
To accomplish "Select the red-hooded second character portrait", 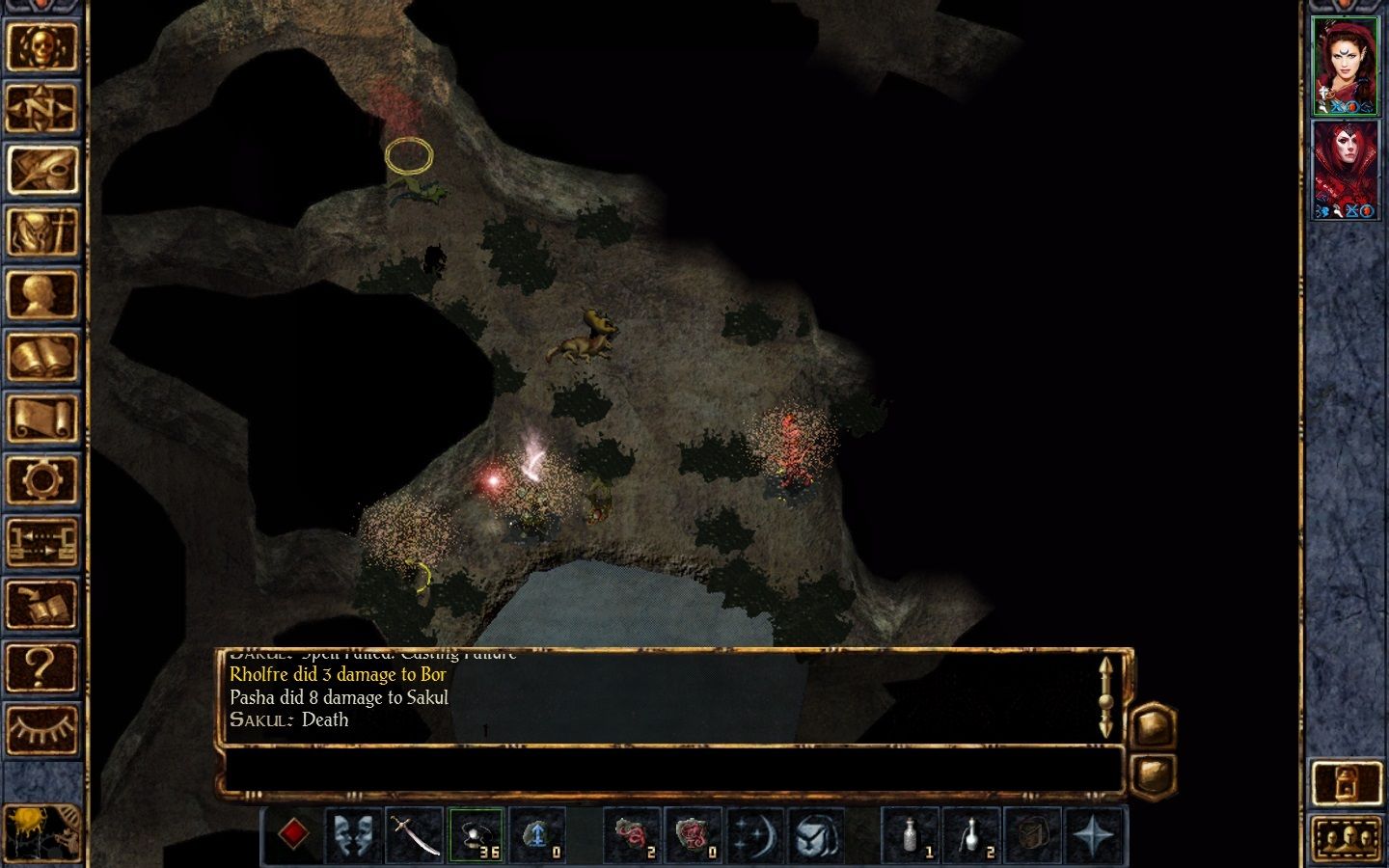I will (x=1345, y=170).
